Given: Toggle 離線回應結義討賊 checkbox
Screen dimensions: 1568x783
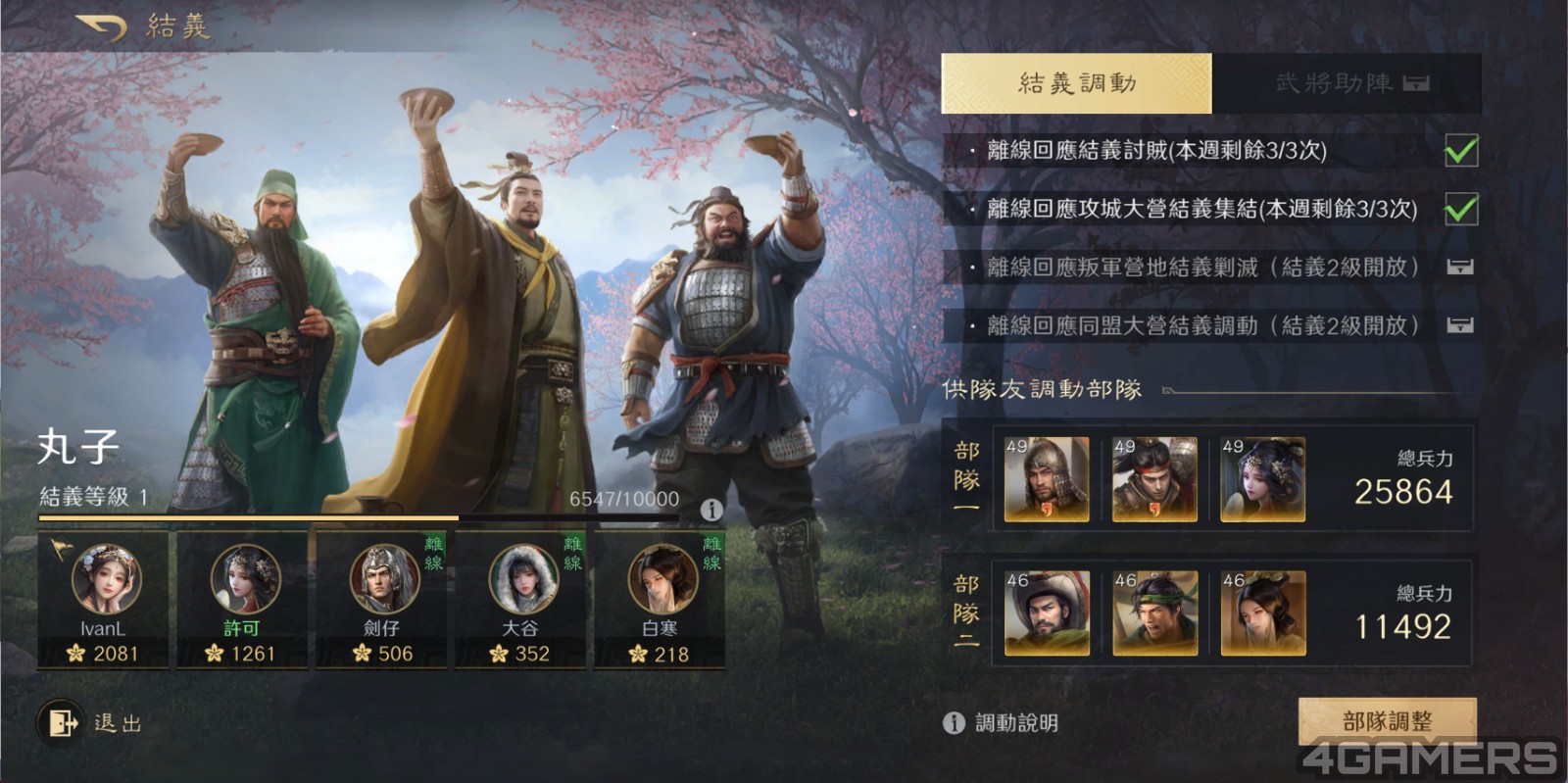Looking at the screenshot, I should click(1461, 151).
